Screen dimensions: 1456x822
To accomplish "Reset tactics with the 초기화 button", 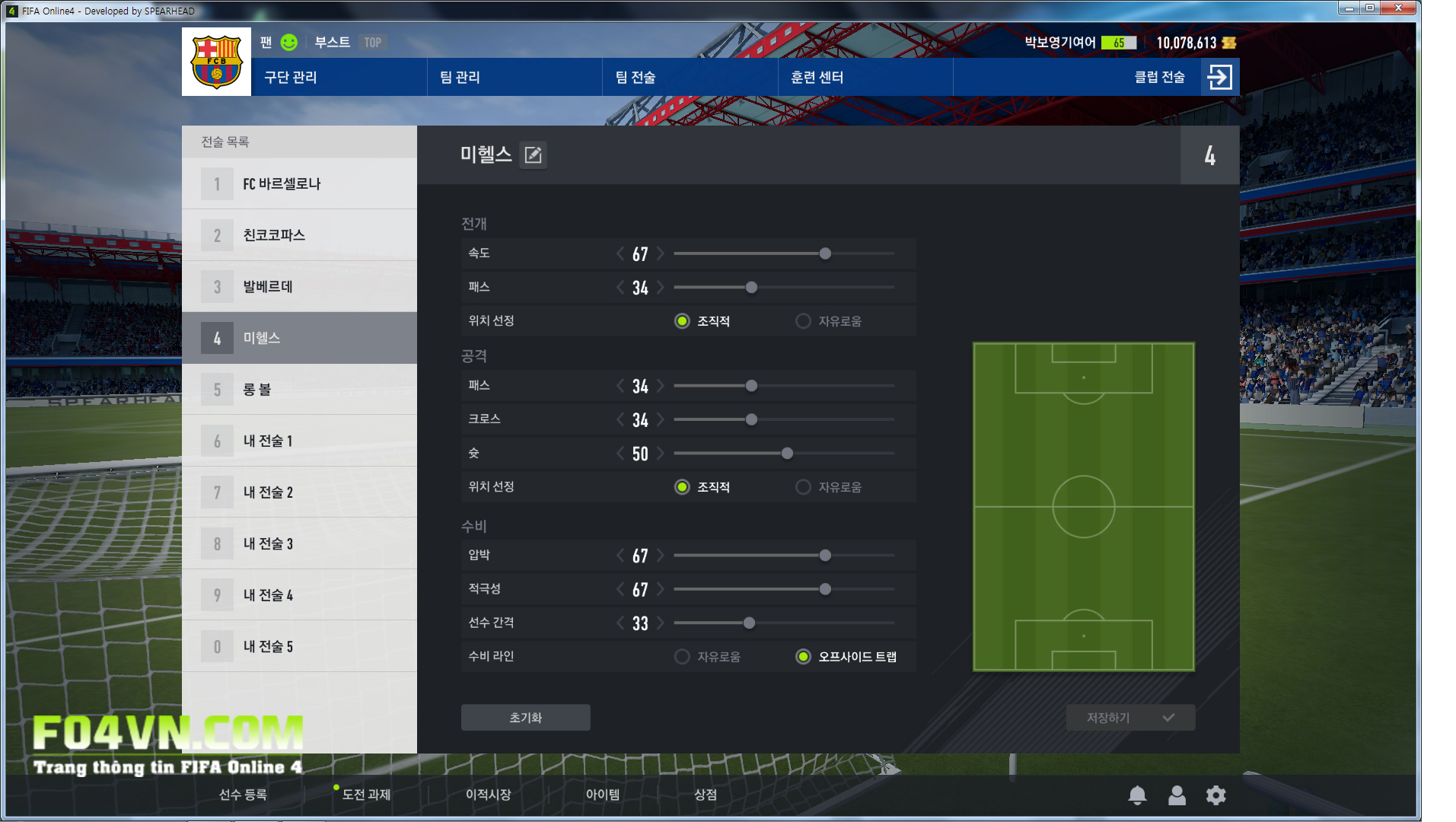I will (x=525, y=718).
